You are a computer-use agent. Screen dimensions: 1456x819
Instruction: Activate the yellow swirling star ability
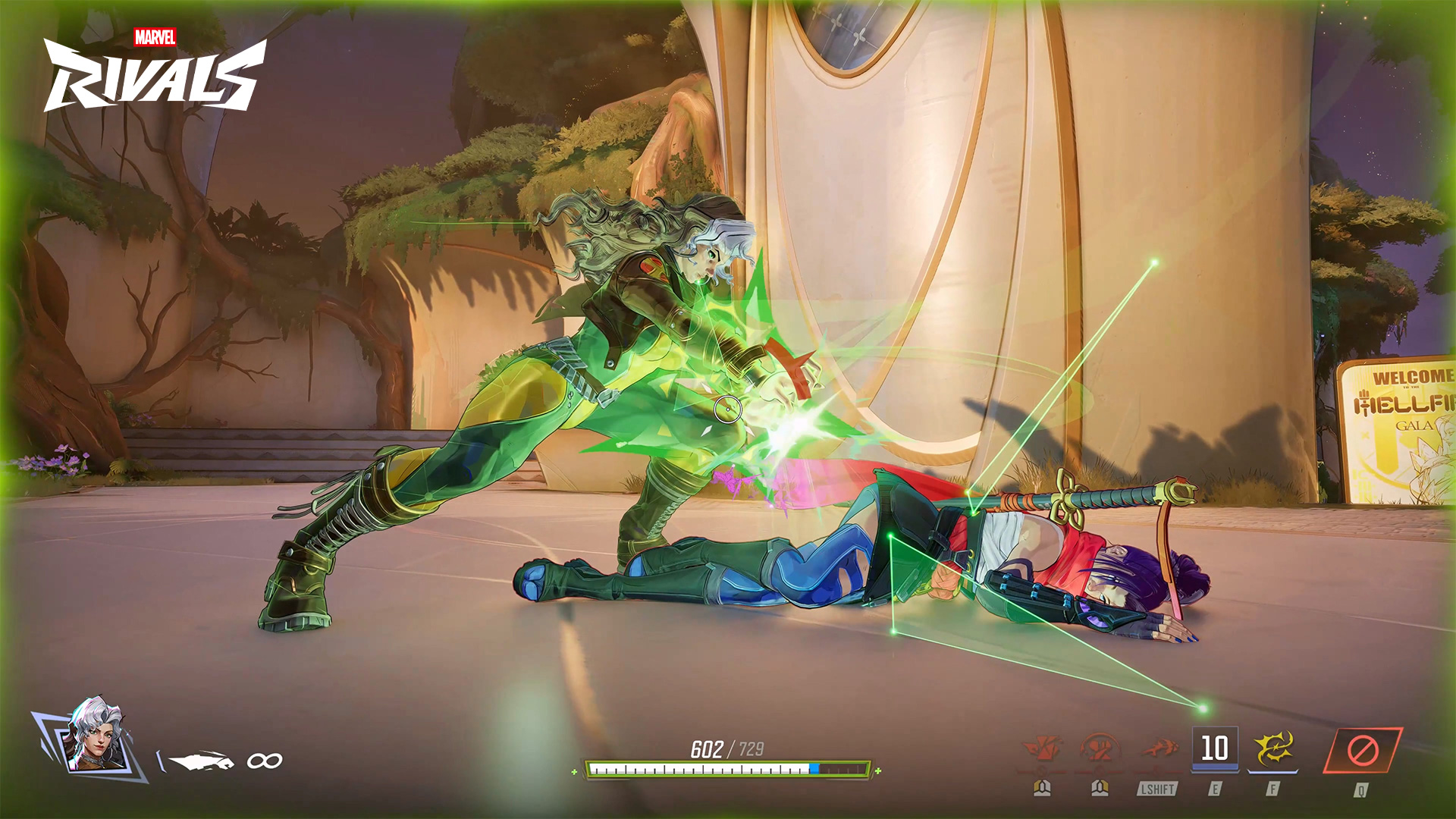pos(1273,749)
